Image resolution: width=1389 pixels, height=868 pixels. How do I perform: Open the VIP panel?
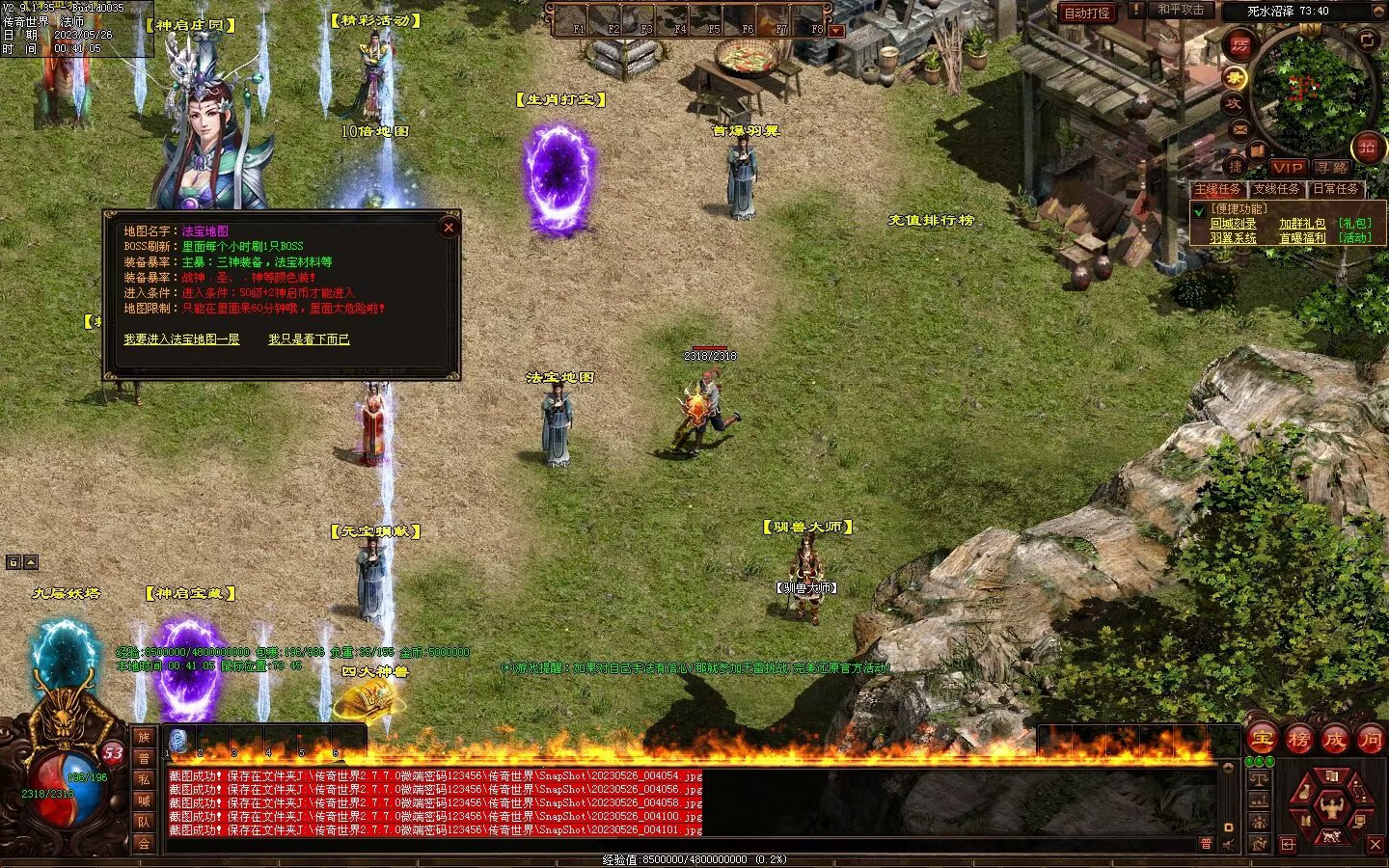pyautogui.click(x=1288, y=168)
